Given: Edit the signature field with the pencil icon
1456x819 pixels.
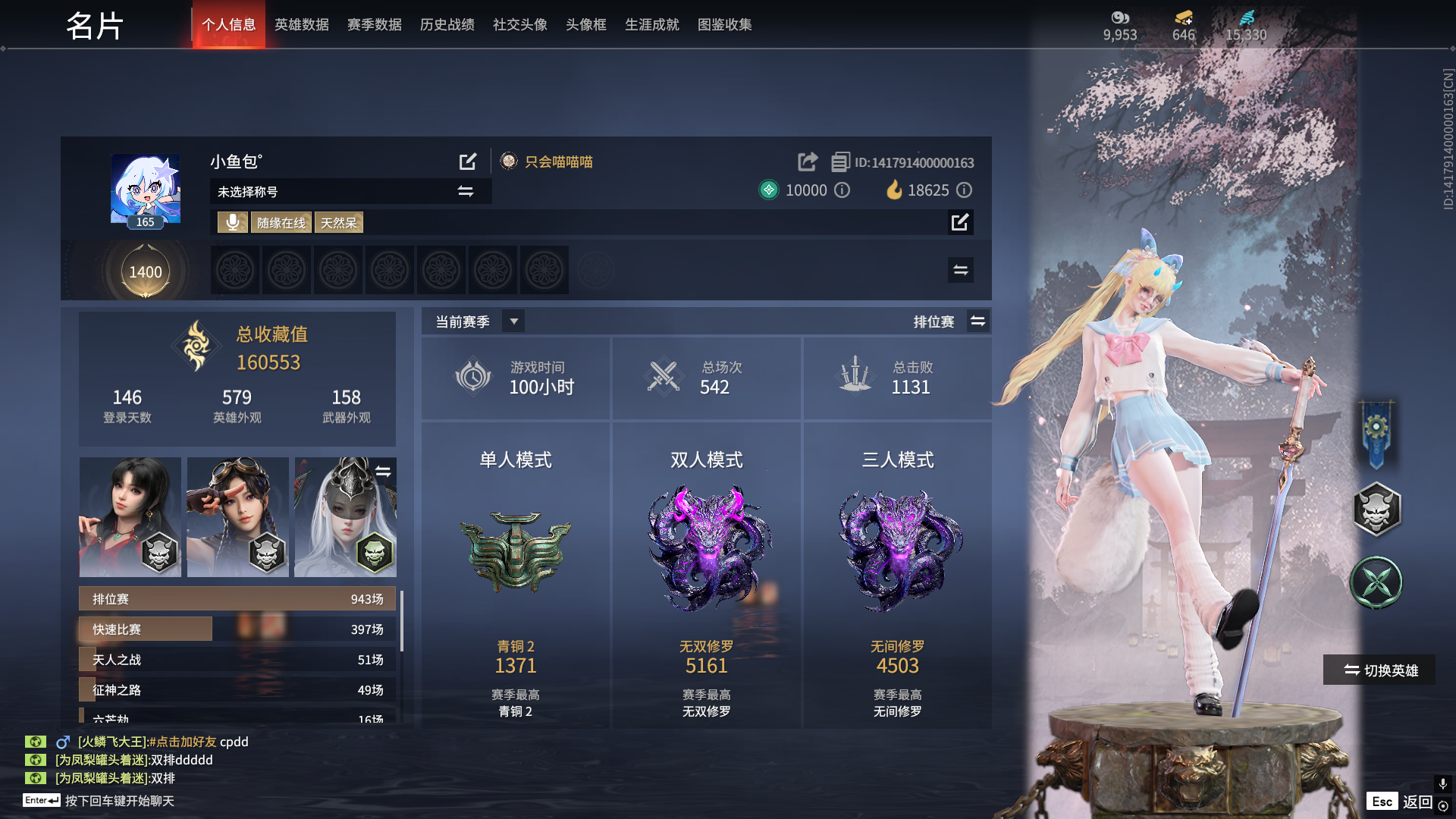Looking at the screenshot, I should [962, 223].
